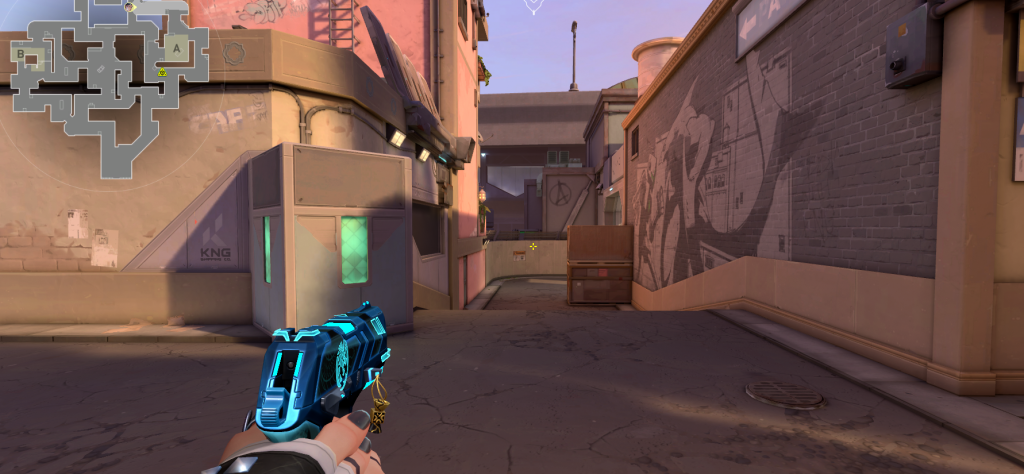This screenshot has height=474, width=1024.
Task: Select the B site marker on the minimap
Action: click(x=21, y=53)
